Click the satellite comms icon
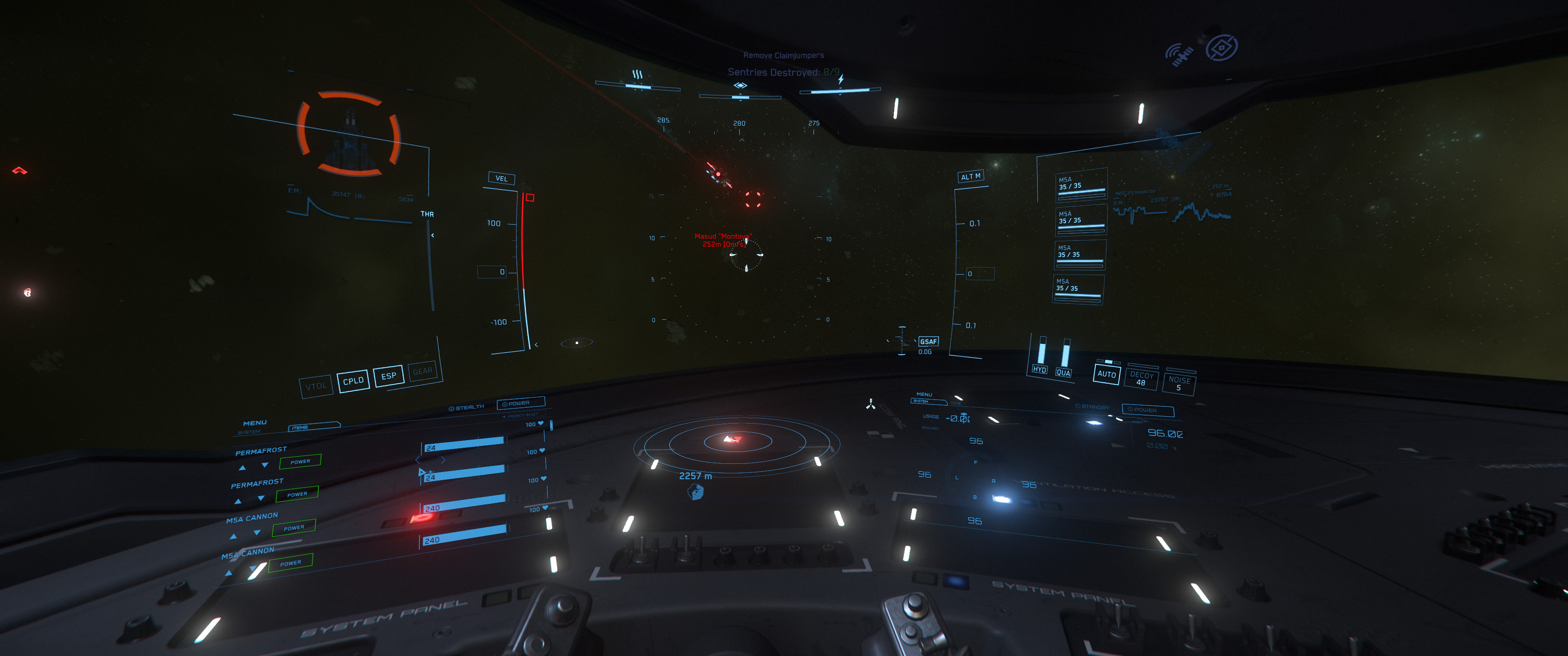Image resolution: width=1568 pixels, height=656 pixels. (x=1180, y=55)
